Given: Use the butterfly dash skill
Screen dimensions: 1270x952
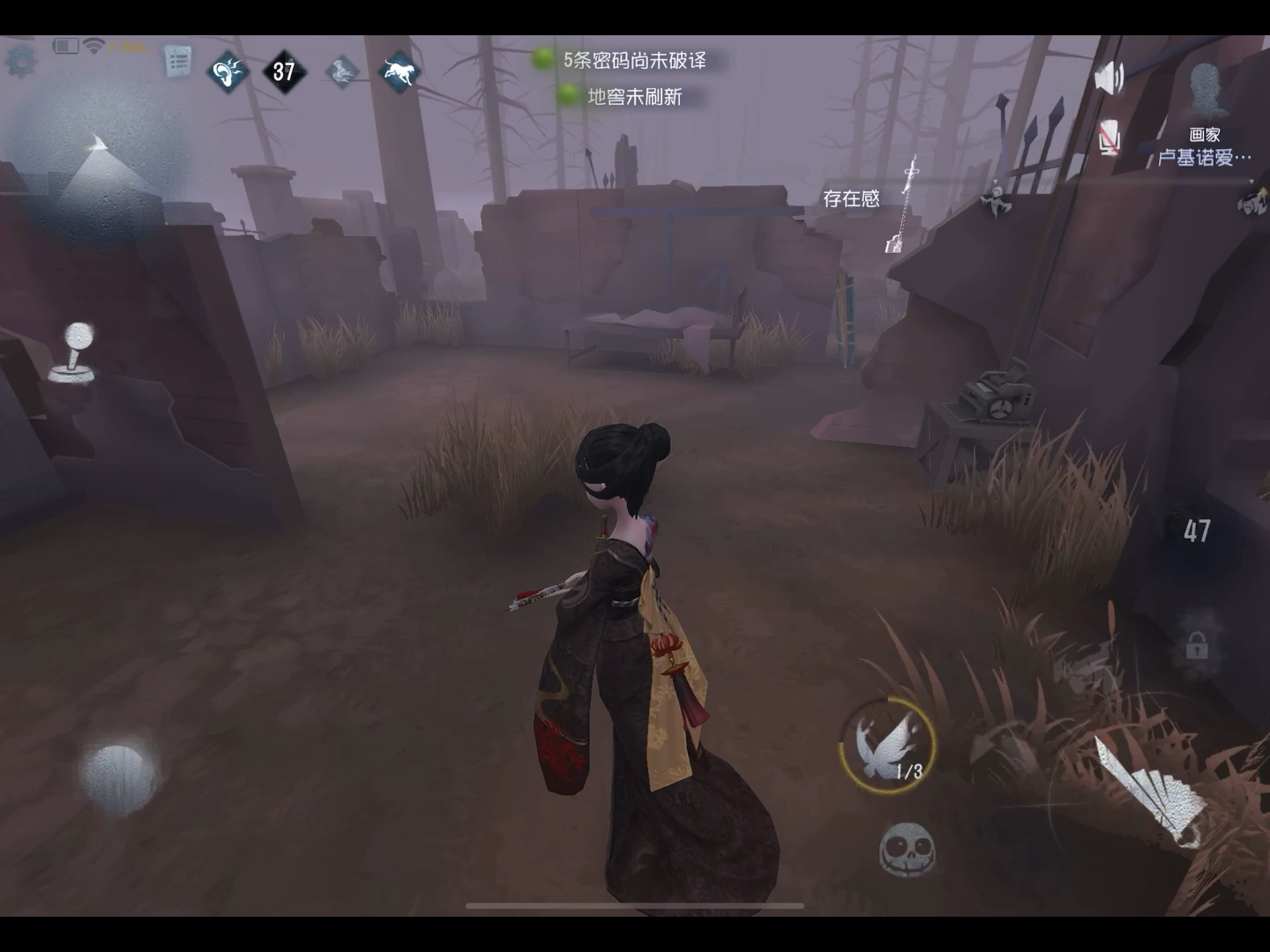Looking at the screenshot, I should click(886, 743).
